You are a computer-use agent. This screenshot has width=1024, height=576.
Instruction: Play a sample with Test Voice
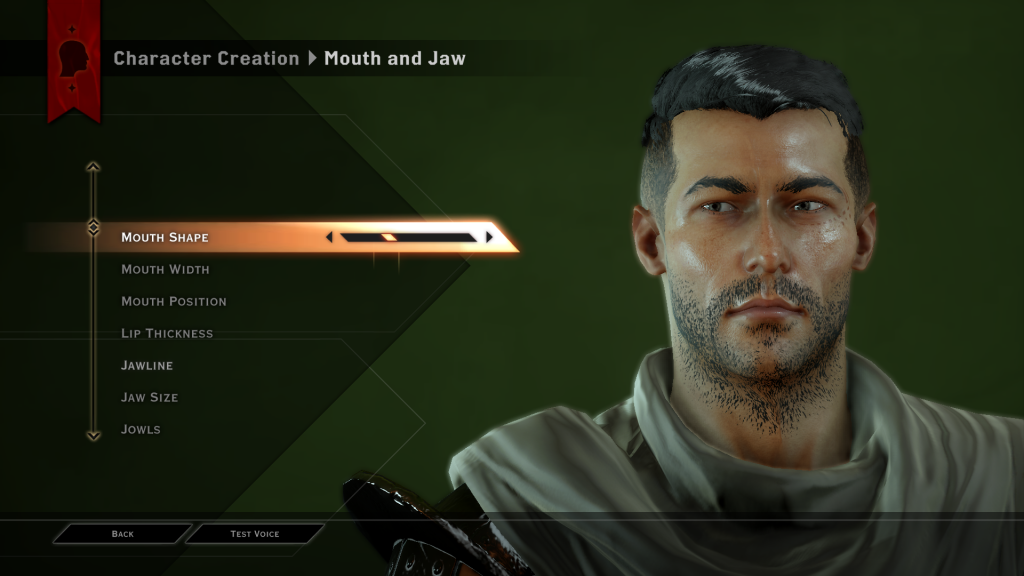(x=255, y=534)
